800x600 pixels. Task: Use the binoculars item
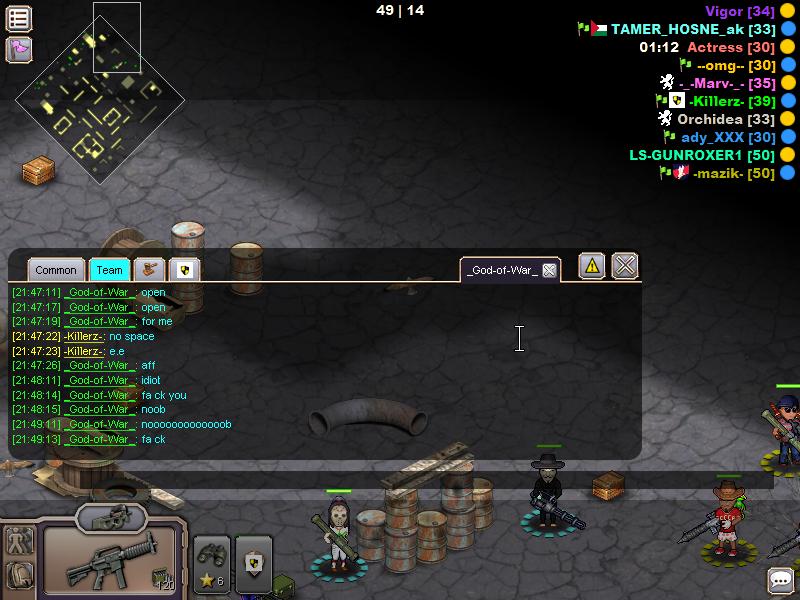click(212, 563)
